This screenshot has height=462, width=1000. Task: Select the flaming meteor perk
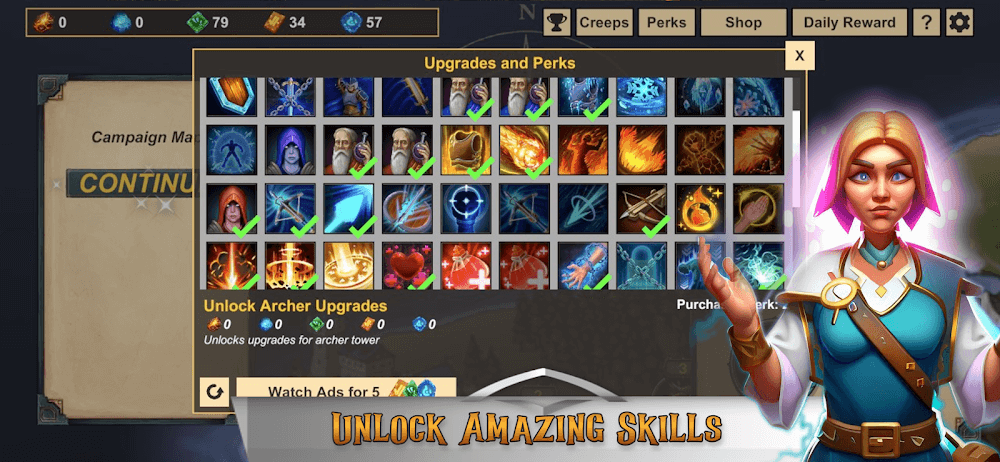523,150
